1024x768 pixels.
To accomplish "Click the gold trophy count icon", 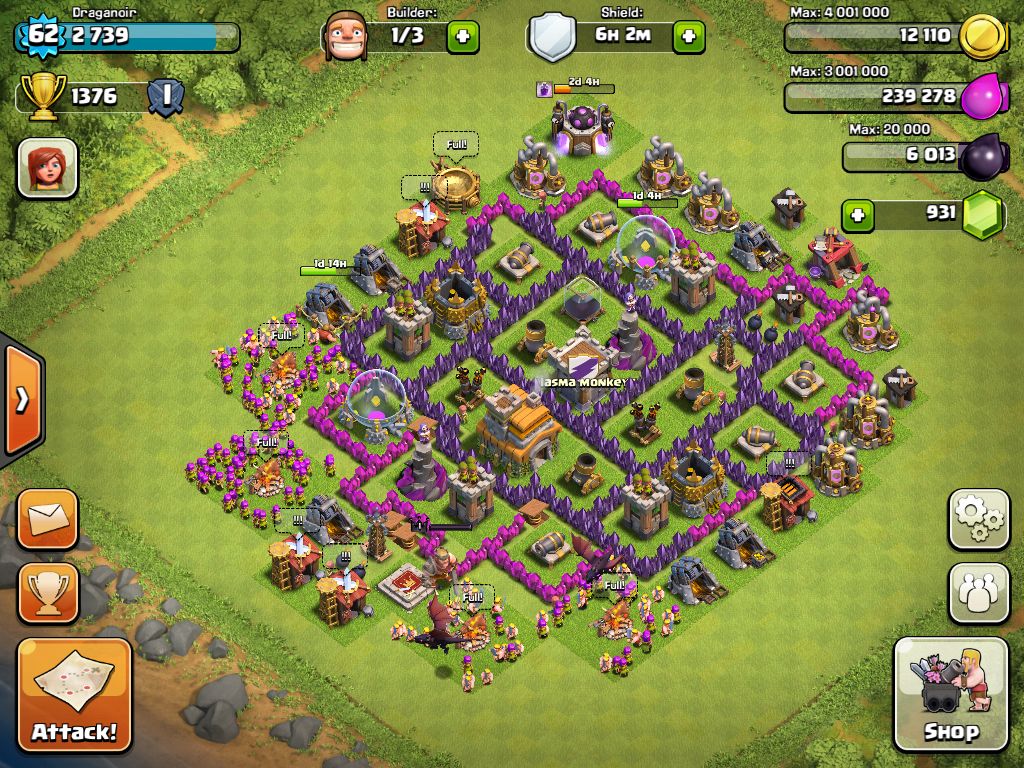I will pos(46,97).
